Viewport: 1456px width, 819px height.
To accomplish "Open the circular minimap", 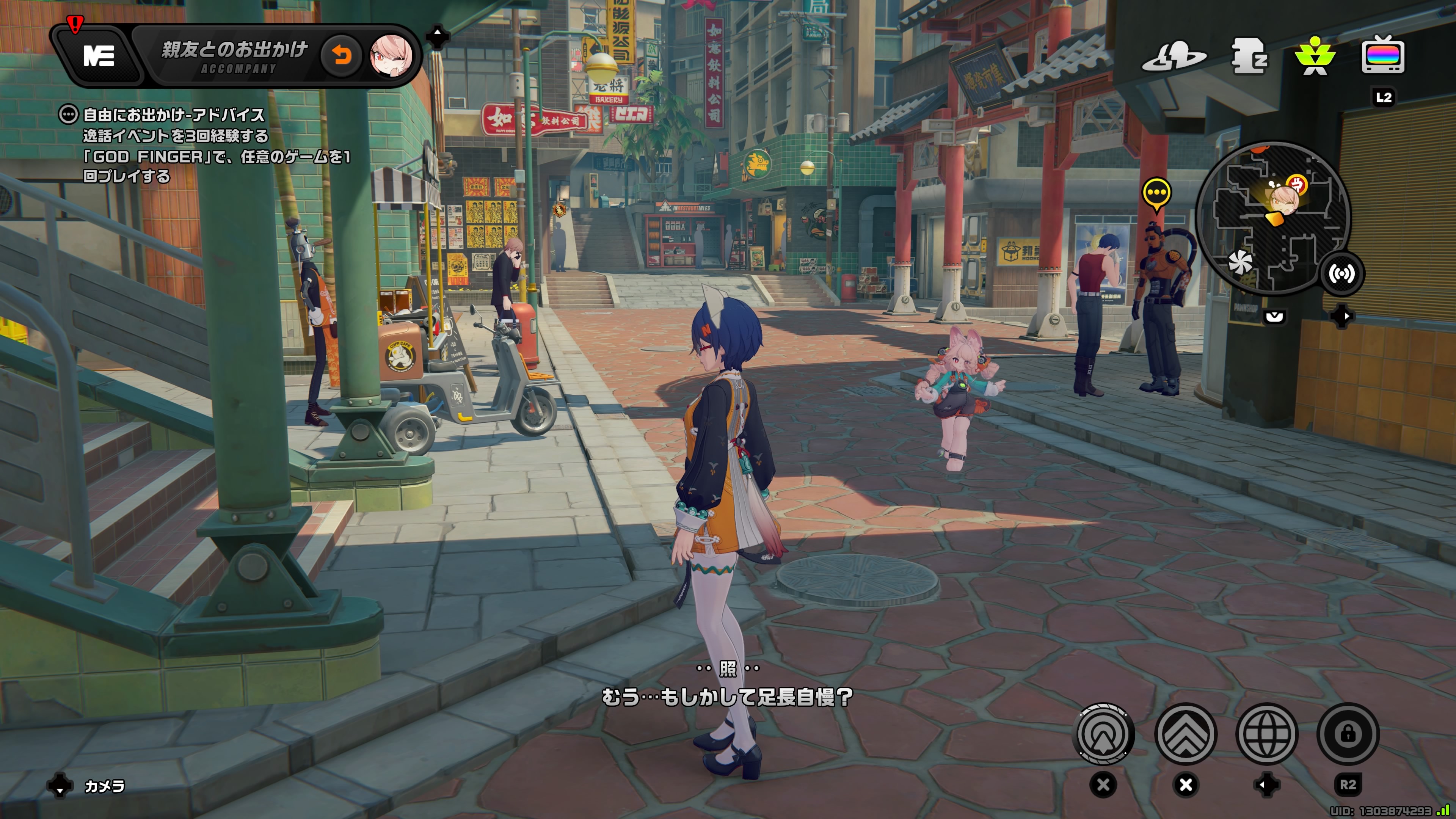I will (x=1273, y=218).
